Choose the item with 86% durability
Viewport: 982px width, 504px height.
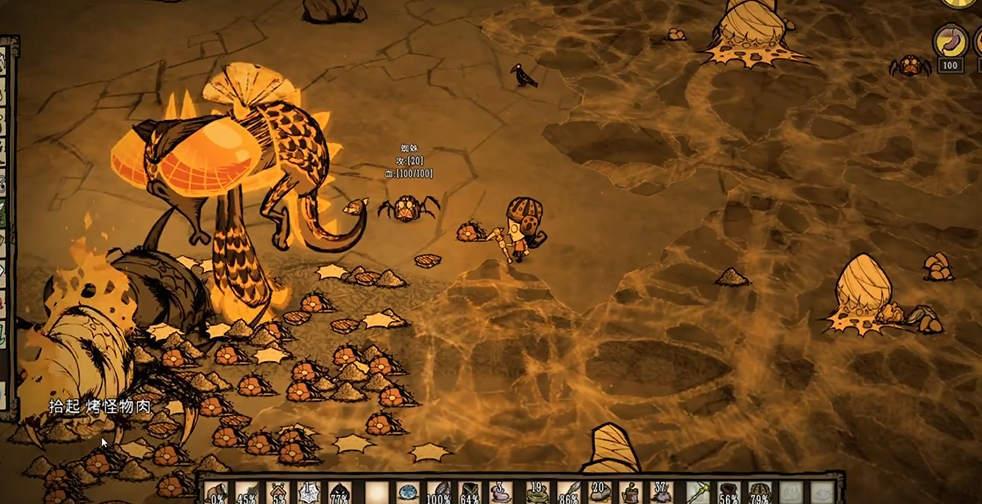566,493
